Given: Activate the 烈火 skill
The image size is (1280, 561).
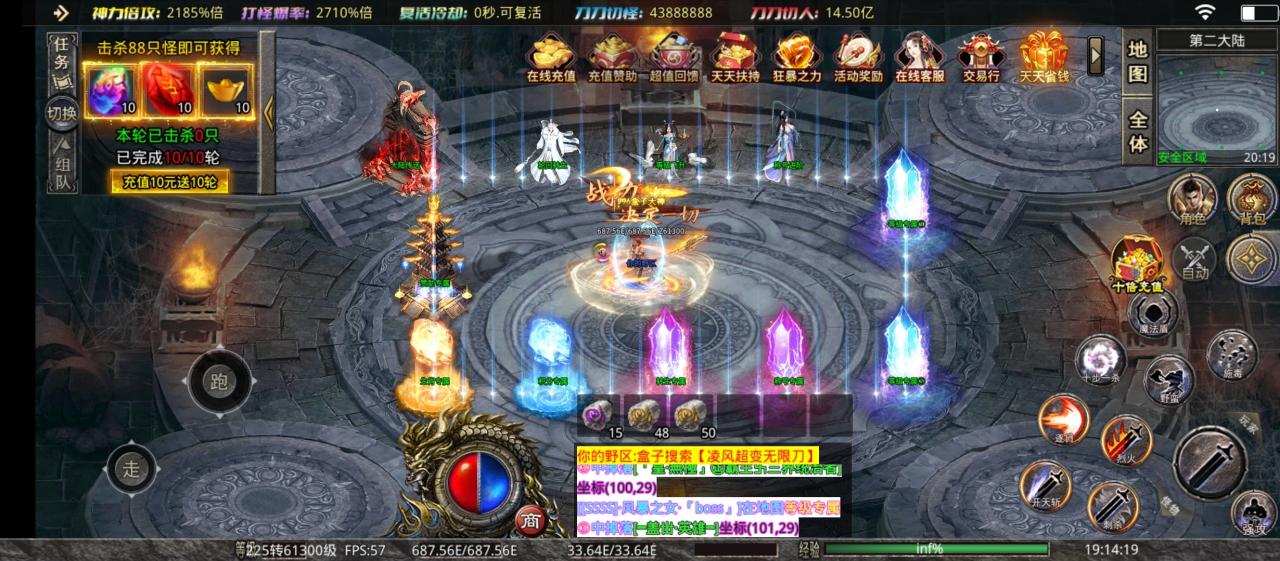Looking at the screenshot, I should [x=1126, y=441].
